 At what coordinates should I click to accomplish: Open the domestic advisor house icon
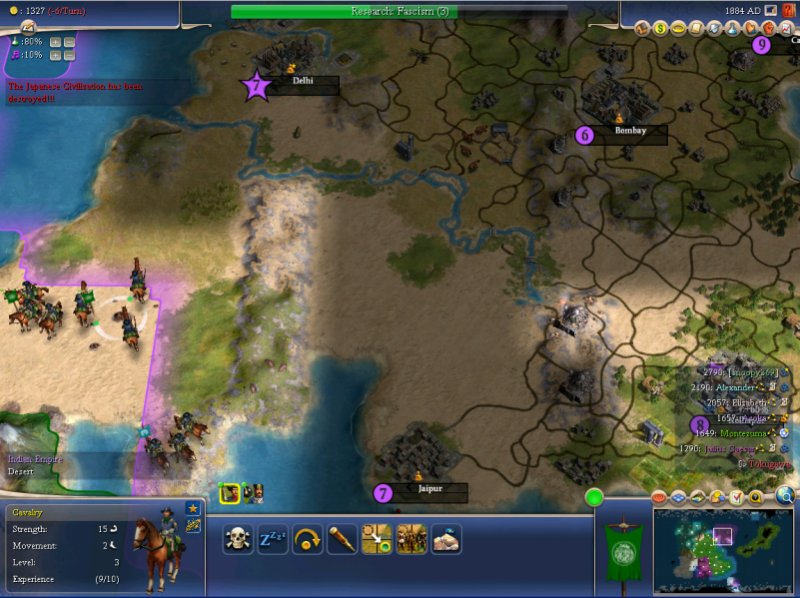[643, 28]
